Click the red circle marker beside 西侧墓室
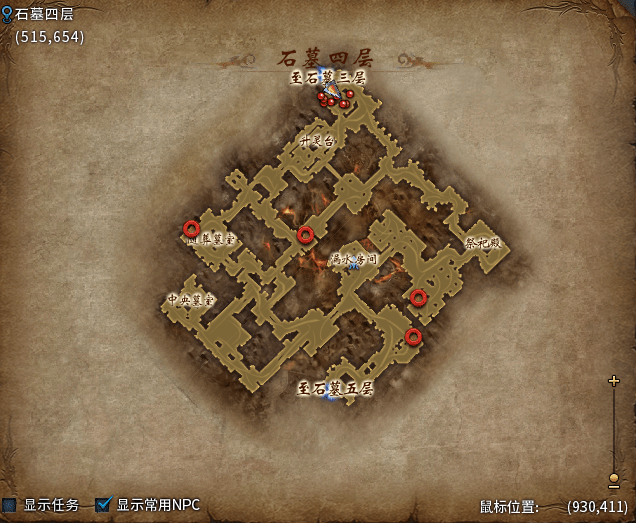 pos(191,228)
